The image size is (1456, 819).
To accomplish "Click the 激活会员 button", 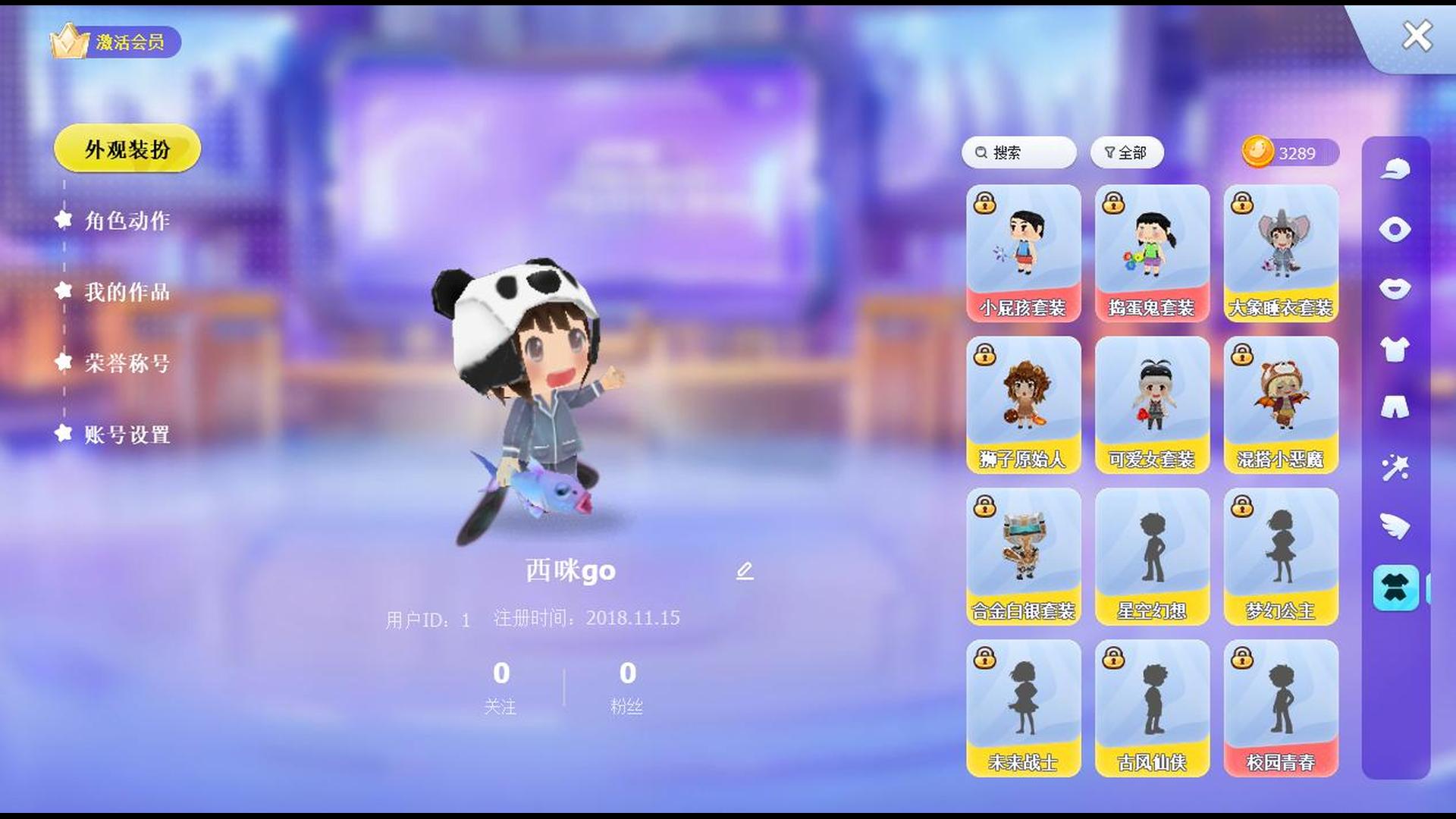I will pos(126,43).
